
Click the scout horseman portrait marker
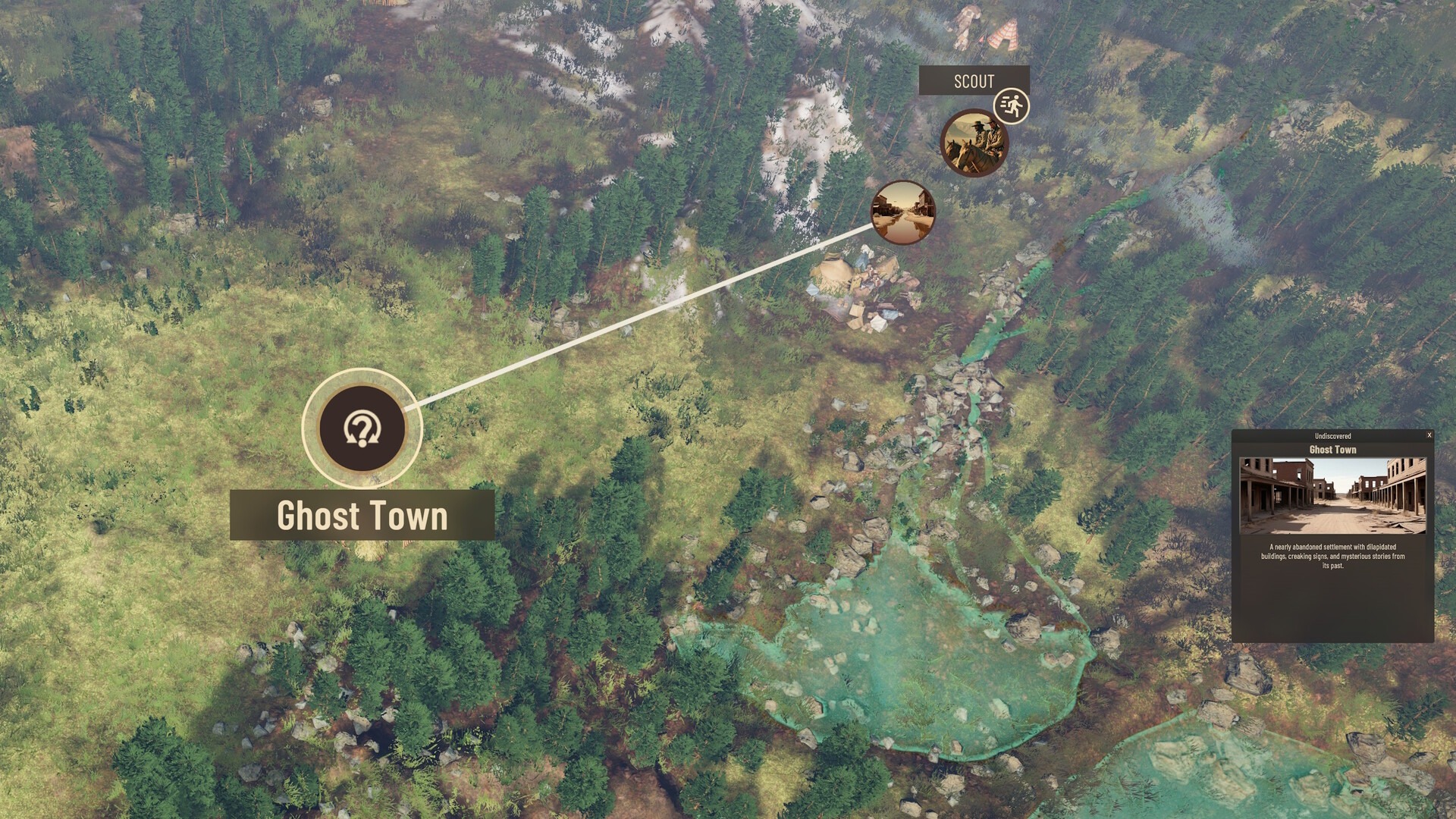pos(974,143)
